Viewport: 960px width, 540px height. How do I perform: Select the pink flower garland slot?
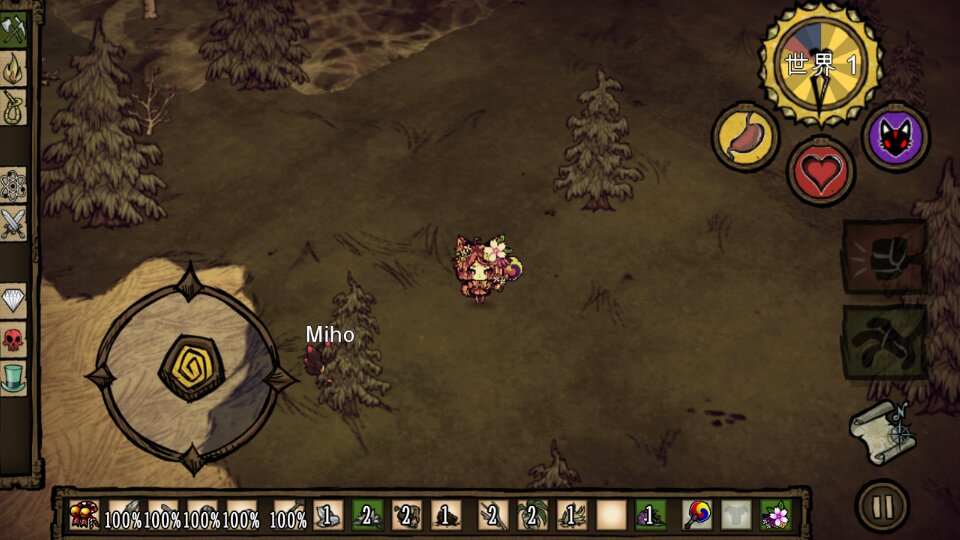pyautogui.click(x=776, y=515)
